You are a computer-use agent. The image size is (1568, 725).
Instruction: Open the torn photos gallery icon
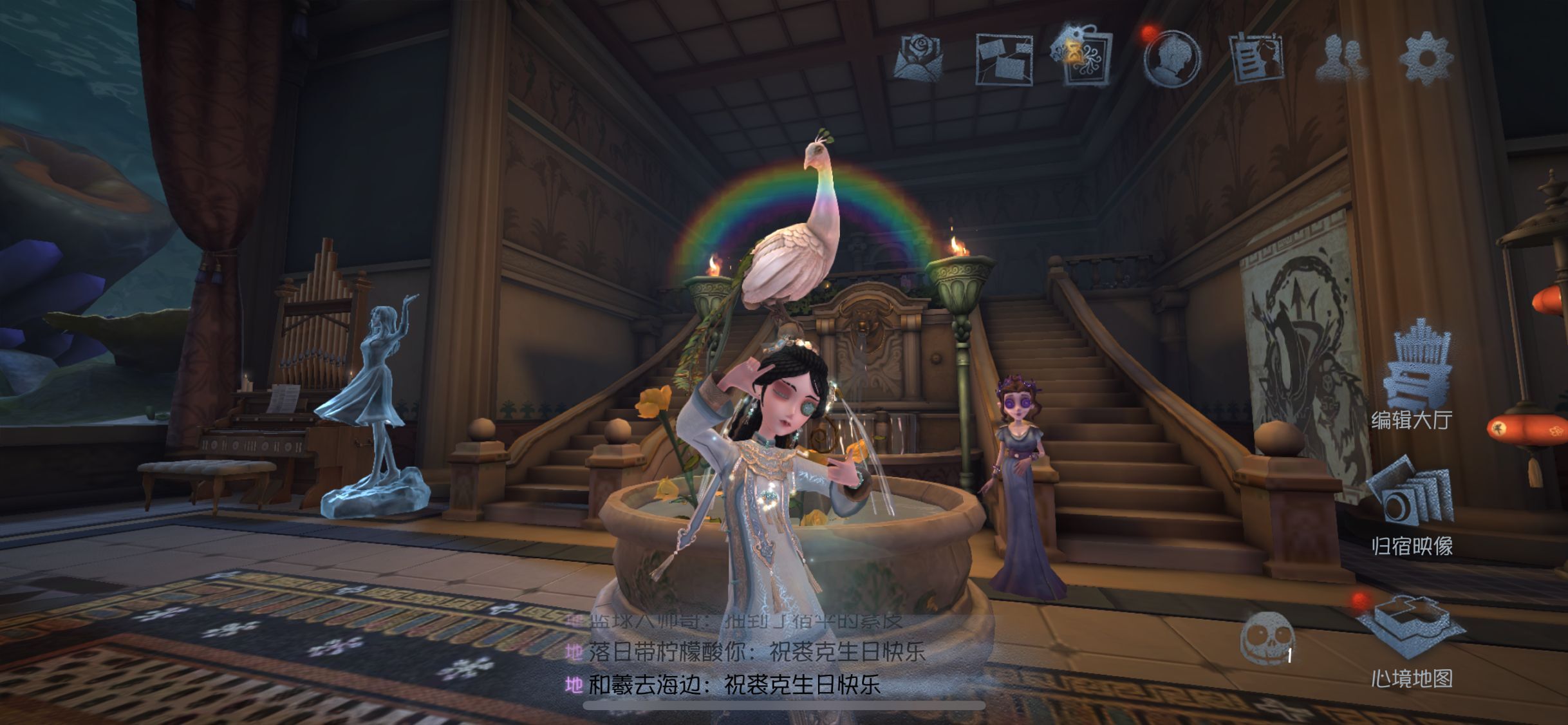click(1005, 59)
